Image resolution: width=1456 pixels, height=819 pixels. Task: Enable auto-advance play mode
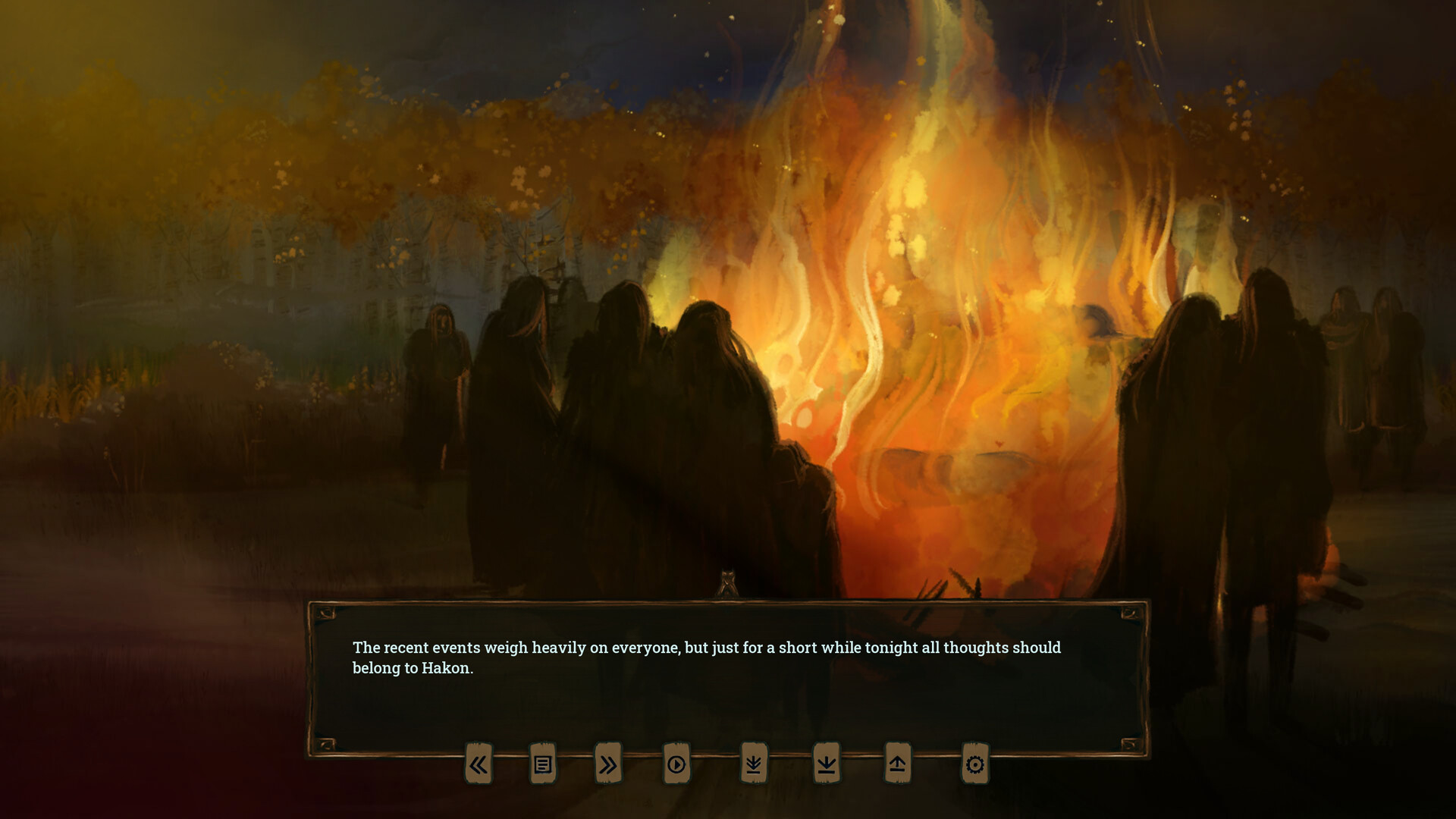coord(676,765)
